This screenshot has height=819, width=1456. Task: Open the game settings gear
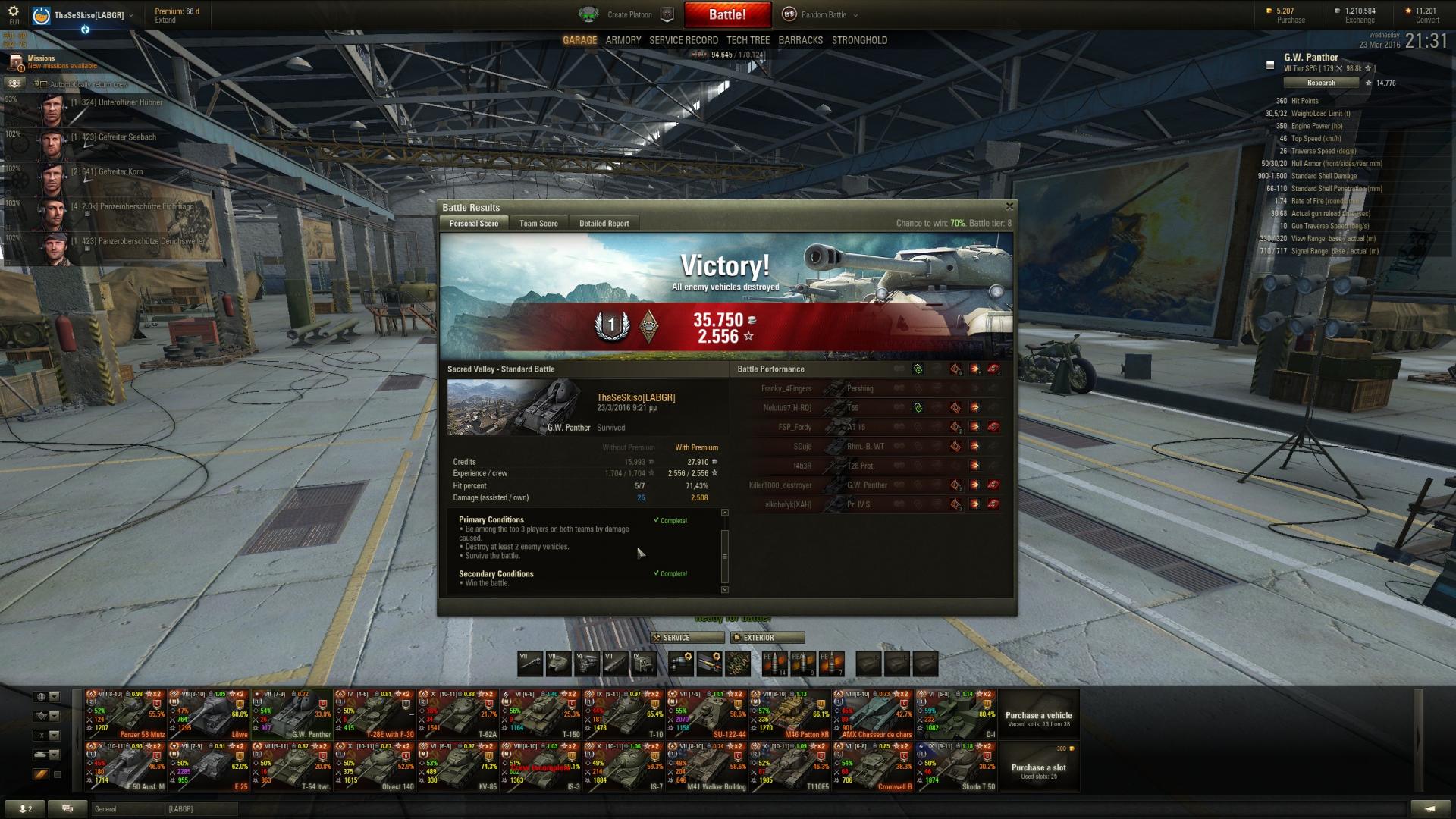(x=14, y=11)
